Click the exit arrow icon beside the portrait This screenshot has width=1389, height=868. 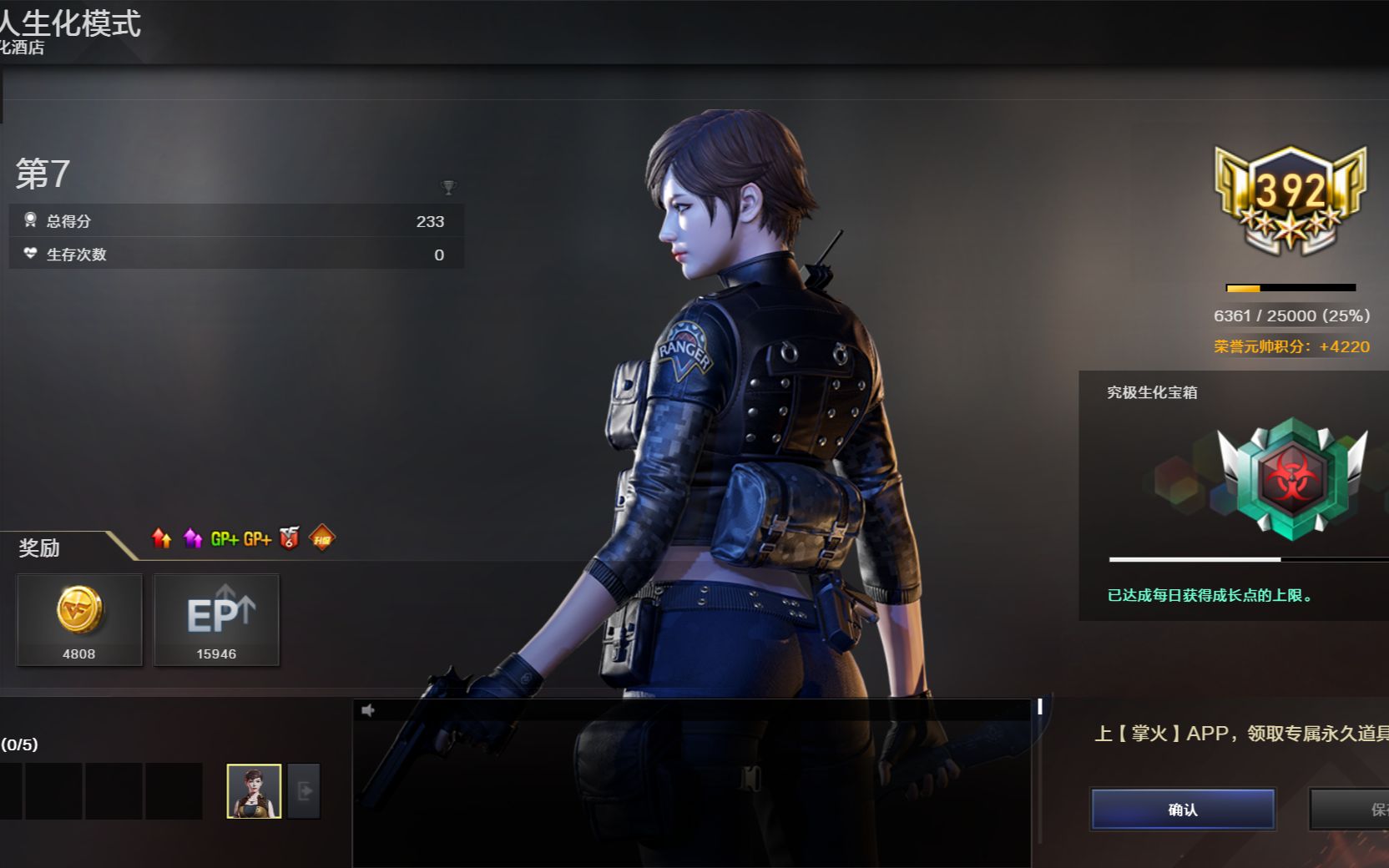pos(304,790)
